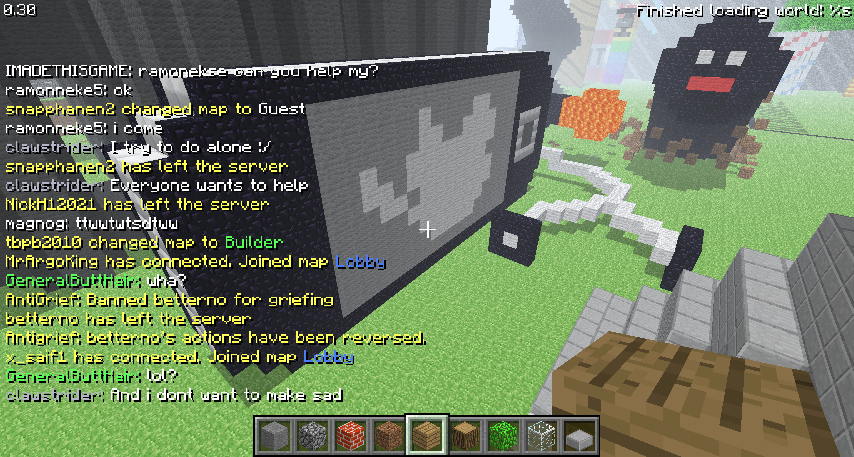Select the red brick block slot

click(x=350, y=436)
